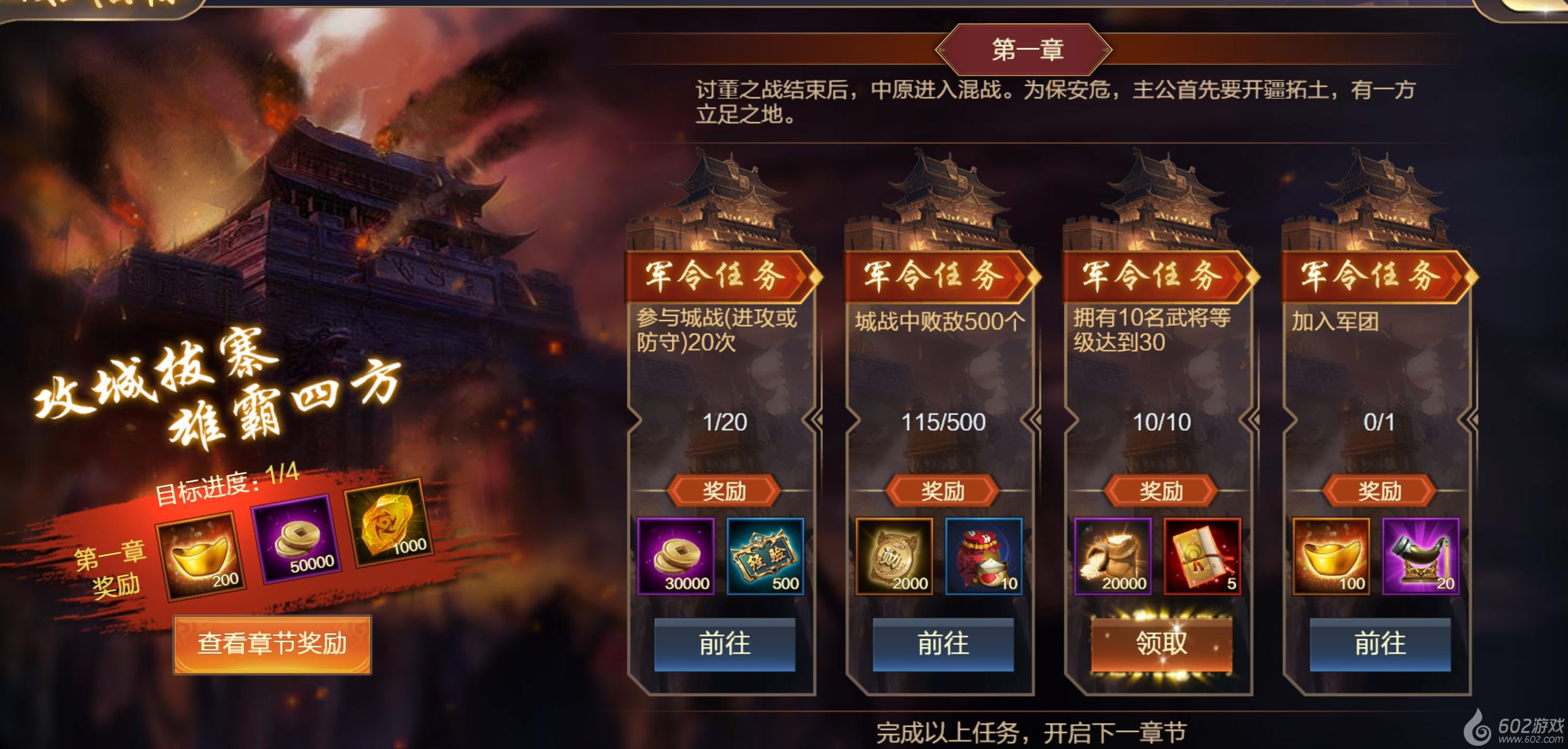View the 20000 grain sack reward icon
Viewport: 1568px width, 749px height.
tap(1113, 556)
